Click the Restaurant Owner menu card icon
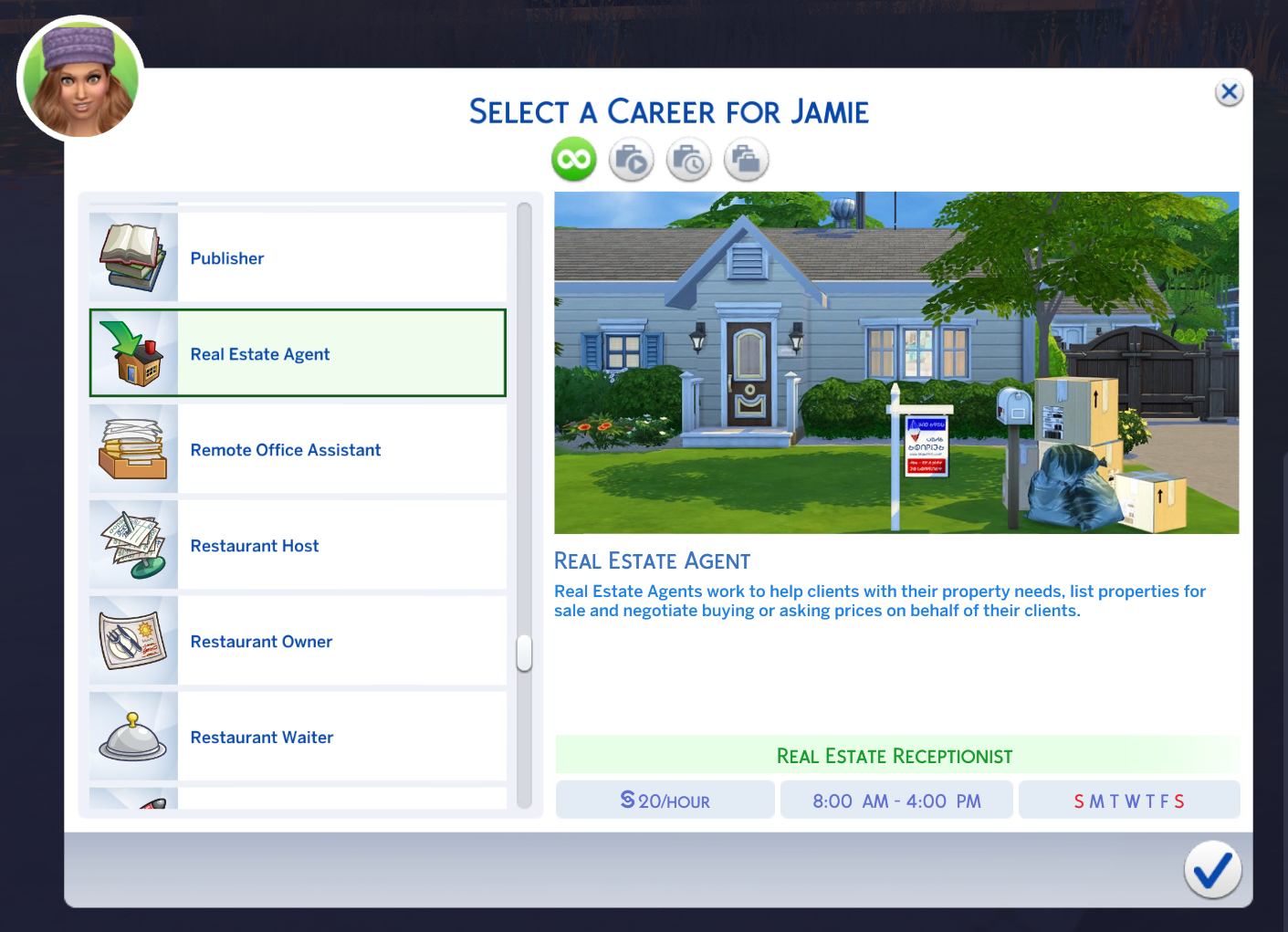 tap(133, 640)
